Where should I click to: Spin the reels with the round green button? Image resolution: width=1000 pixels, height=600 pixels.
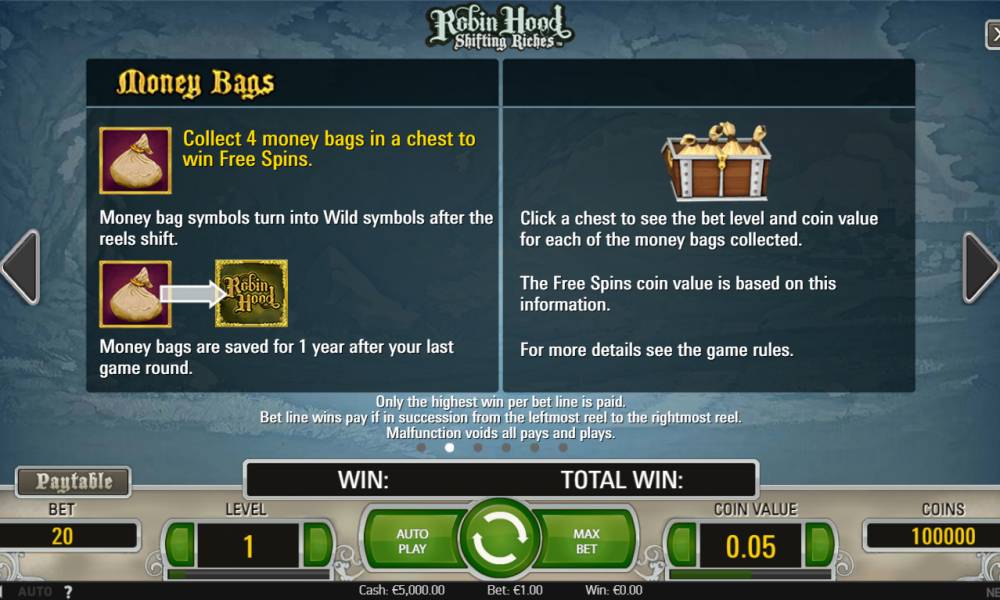pos(499,541)
